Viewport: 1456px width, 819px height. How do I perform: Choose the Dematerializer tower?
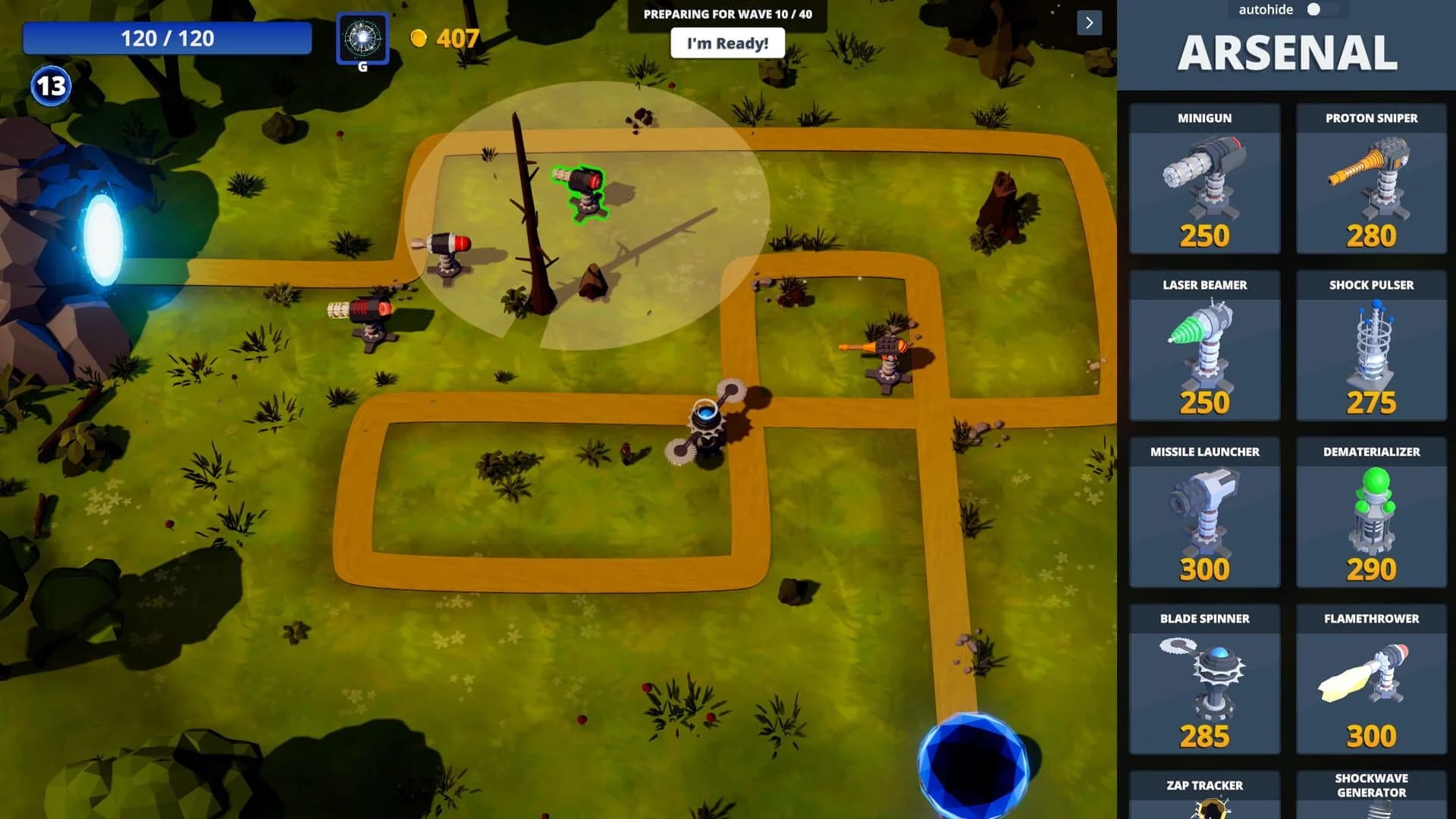[x=1370, y=516]
